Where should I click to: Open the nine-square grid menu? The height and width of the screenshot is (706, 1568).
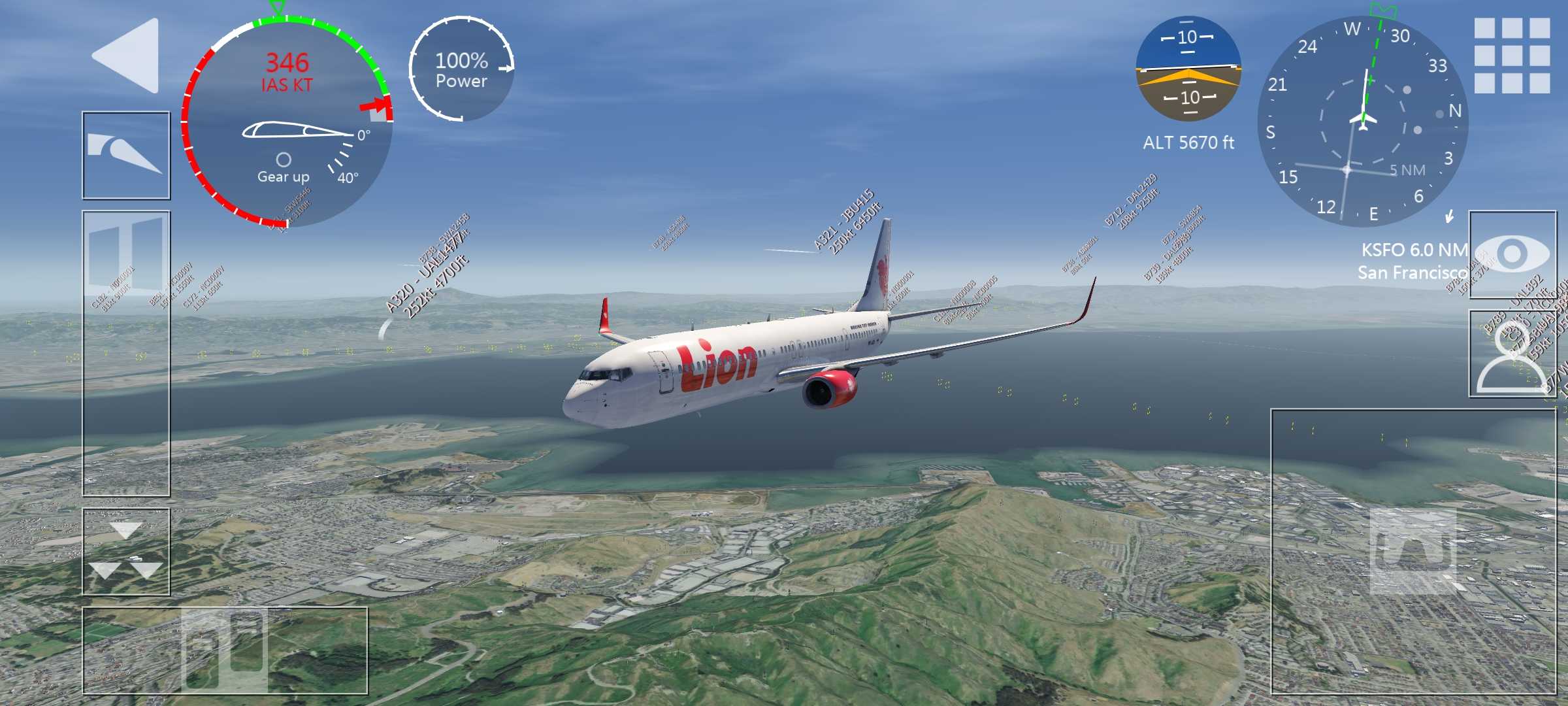pos(1511,56)
